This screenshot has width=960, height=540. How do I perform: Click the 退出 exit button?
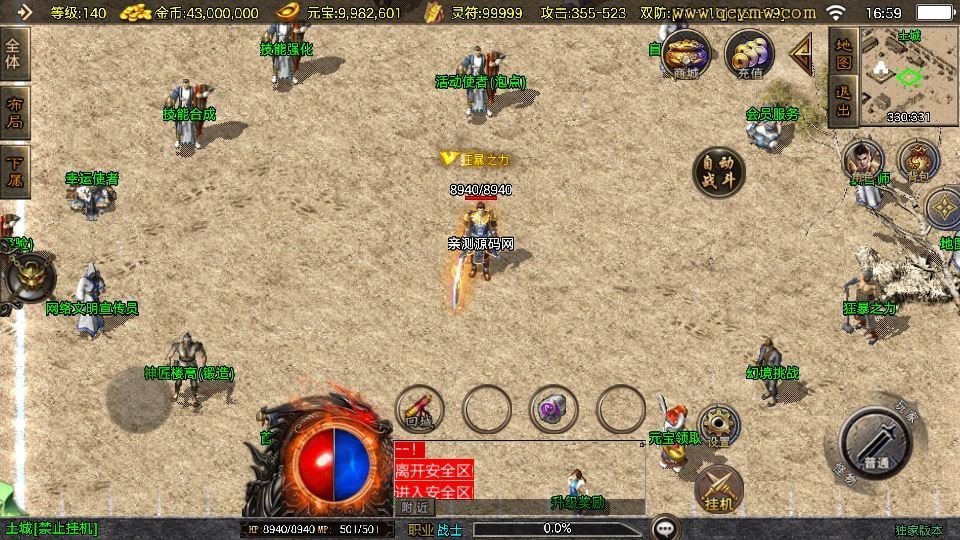(842, 101)
